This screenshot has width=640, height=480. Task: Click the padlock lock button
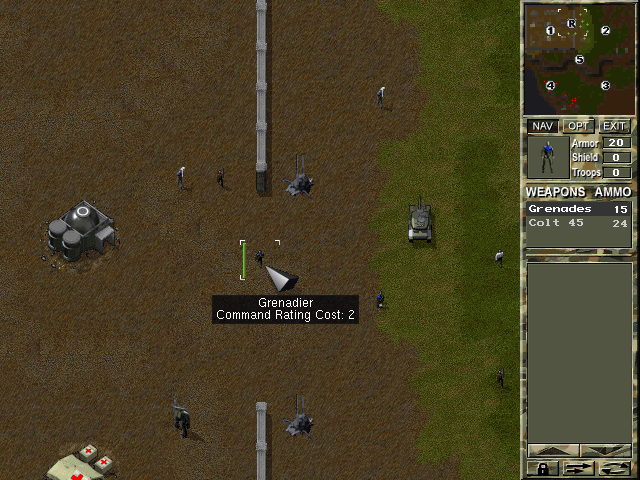coord(541,467)
